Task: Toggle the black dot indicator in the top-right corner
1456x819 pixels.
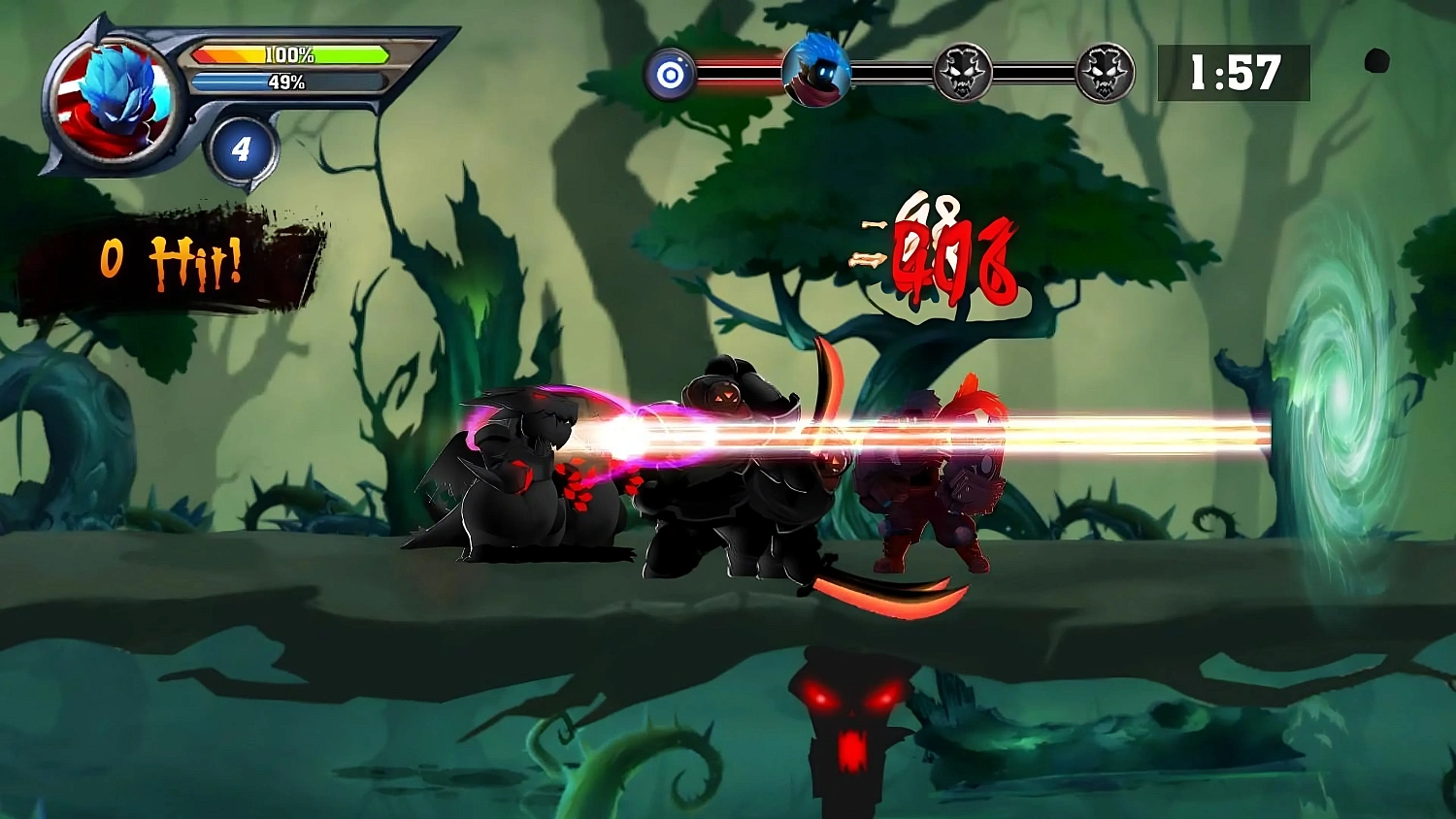Action: tap(1377, 62)
